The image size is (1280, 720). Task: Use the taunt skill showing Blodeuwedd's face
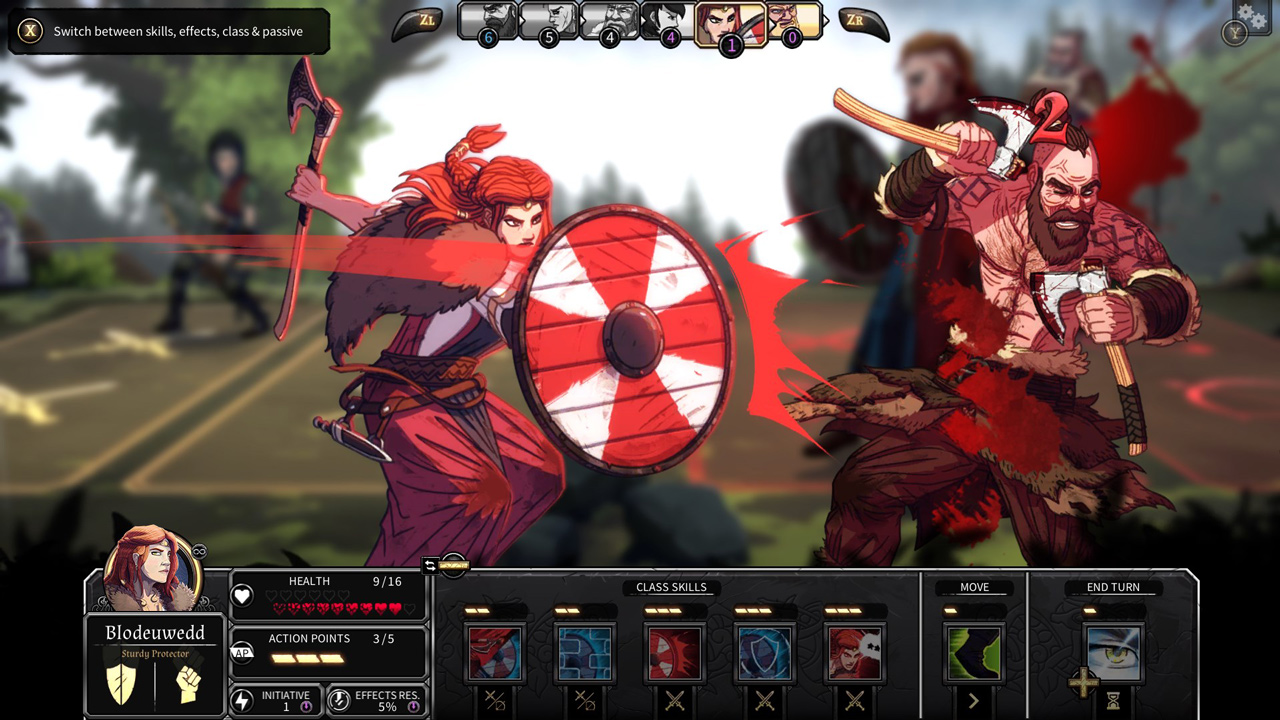pos(855,651)
